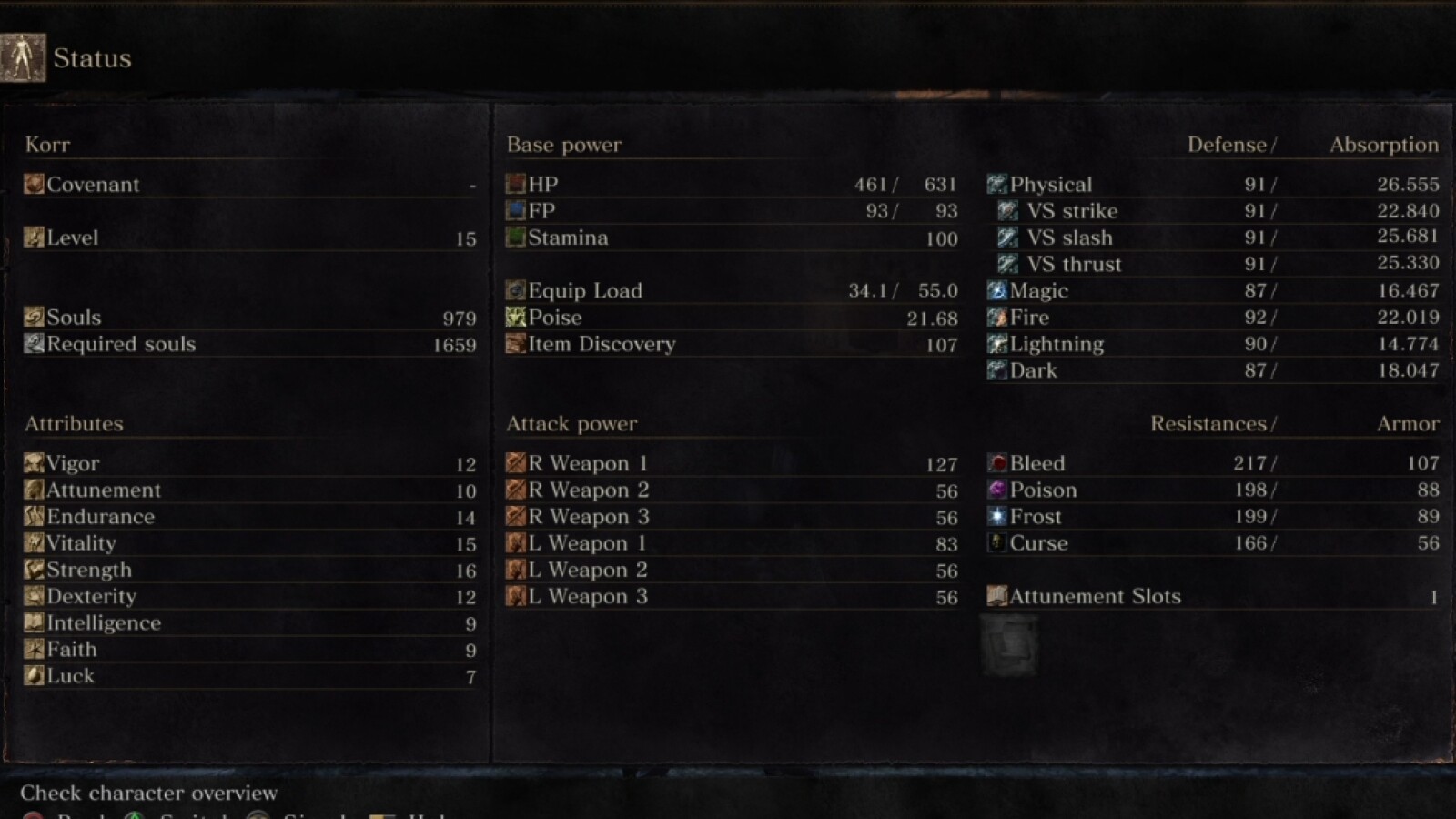This screenshot has height=819, width=1456.
Task: Select the Equip Load scales icon
Action: tap(514, 290)
